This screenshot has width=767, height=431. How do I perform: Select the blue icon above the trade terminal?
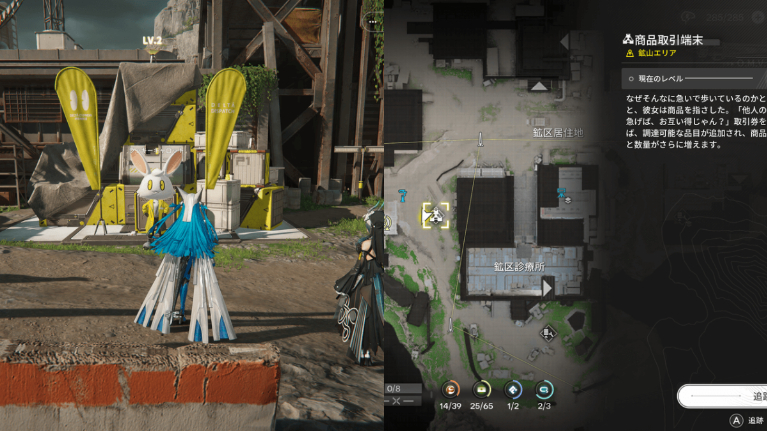pos(403,193)
